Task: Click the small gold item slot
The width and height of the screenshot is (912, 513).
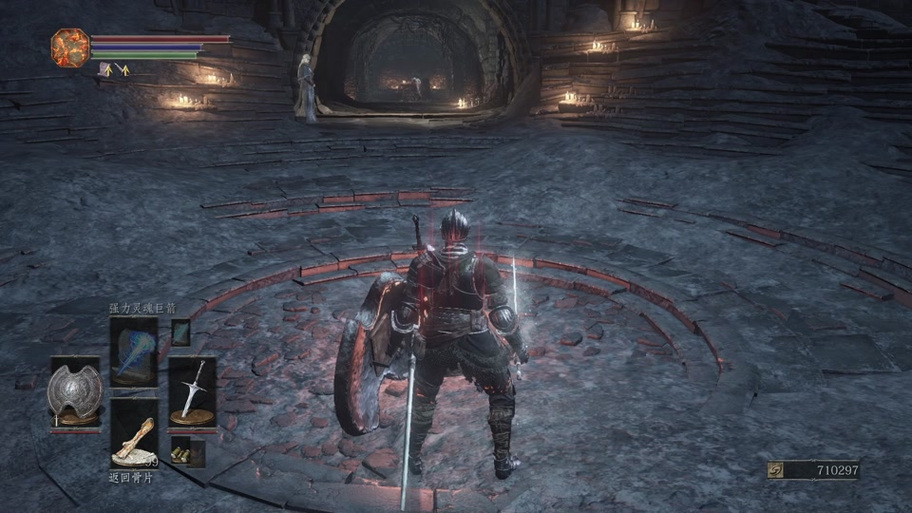Action: coord(181,454)
